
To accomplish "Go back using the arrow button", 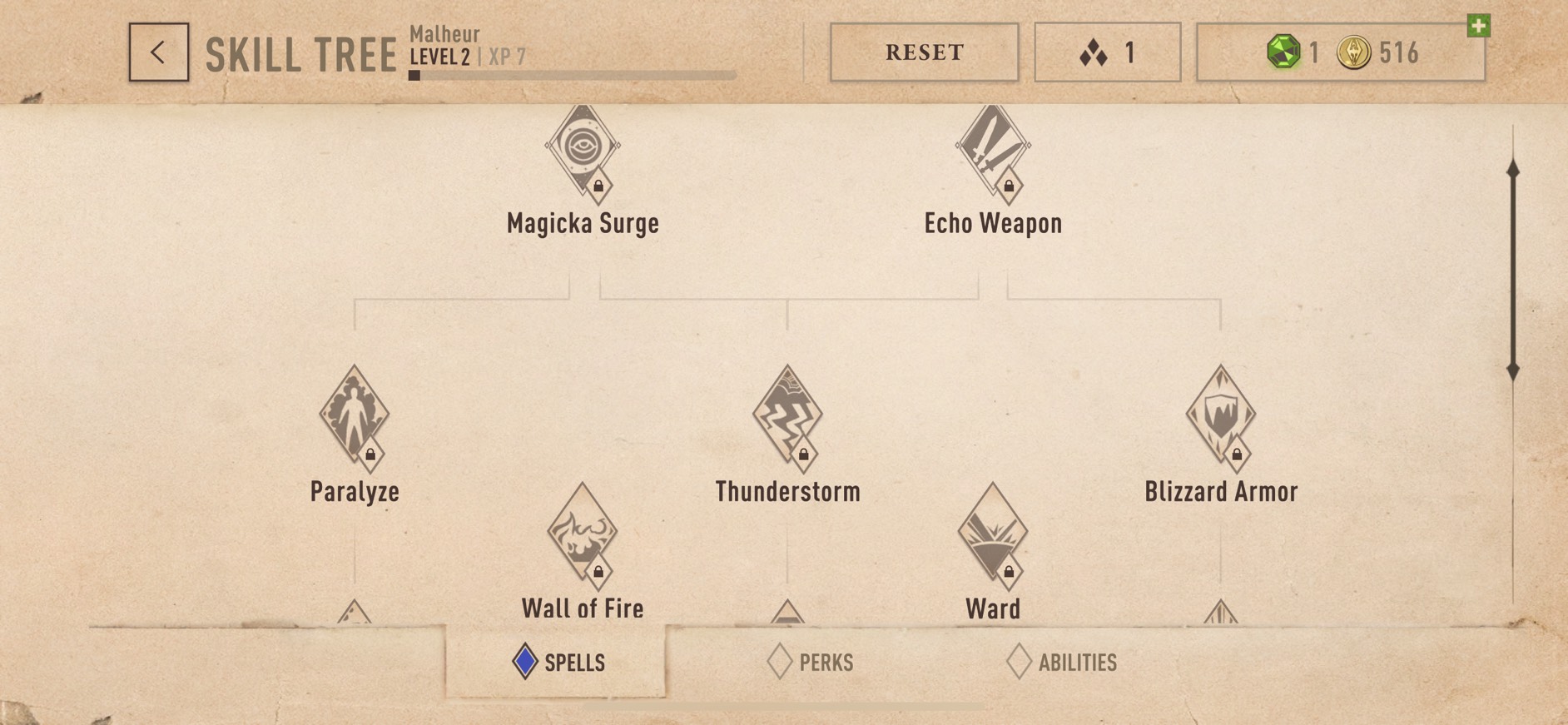I will pyautogui.click(x=158, y=52).
